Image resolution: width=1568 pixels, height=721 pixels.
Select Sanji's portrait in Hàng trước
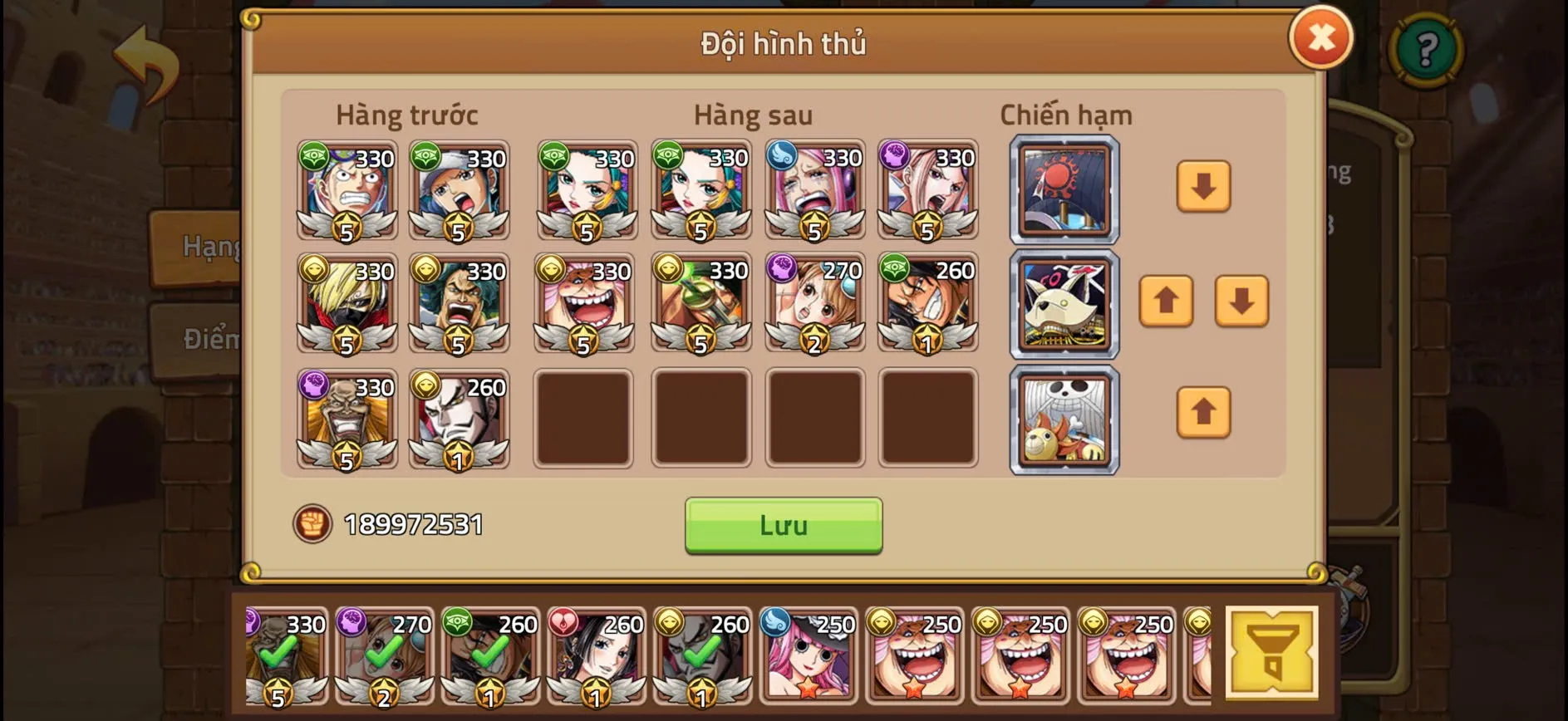click(347, 305)
